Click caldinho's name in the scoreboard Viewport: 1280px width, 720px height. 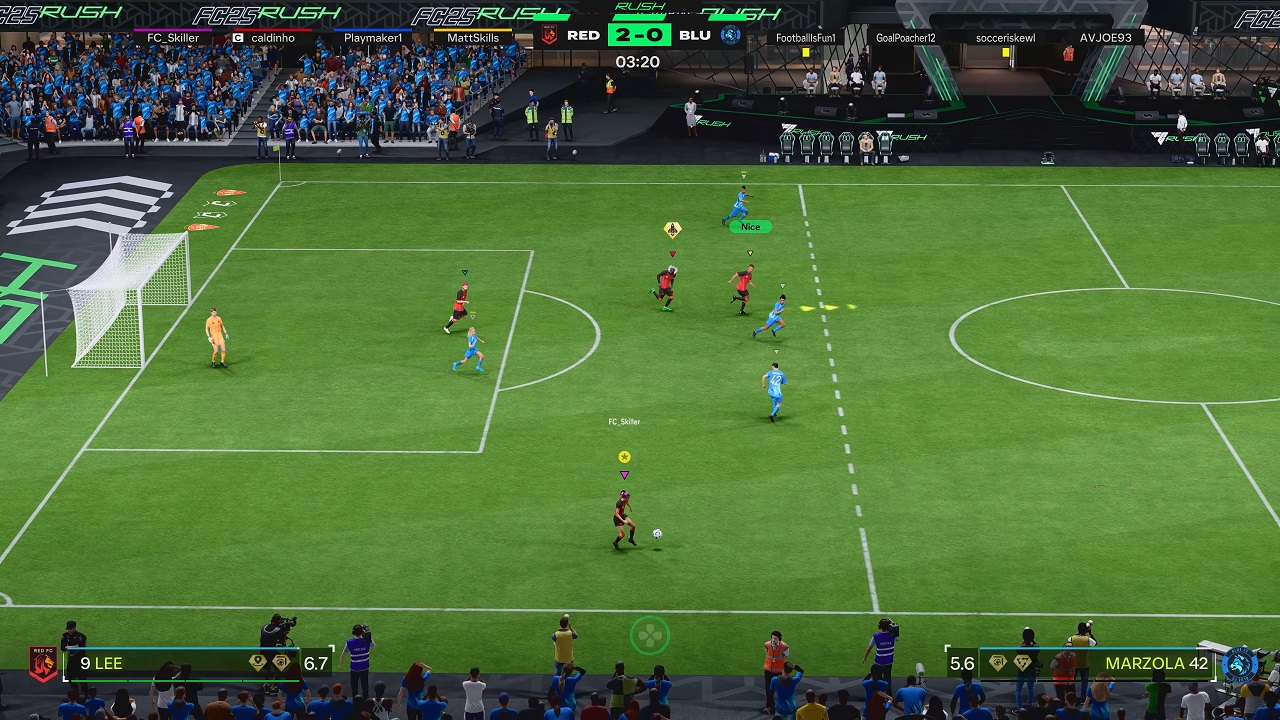pyautogui.click(x=272, y=38)
